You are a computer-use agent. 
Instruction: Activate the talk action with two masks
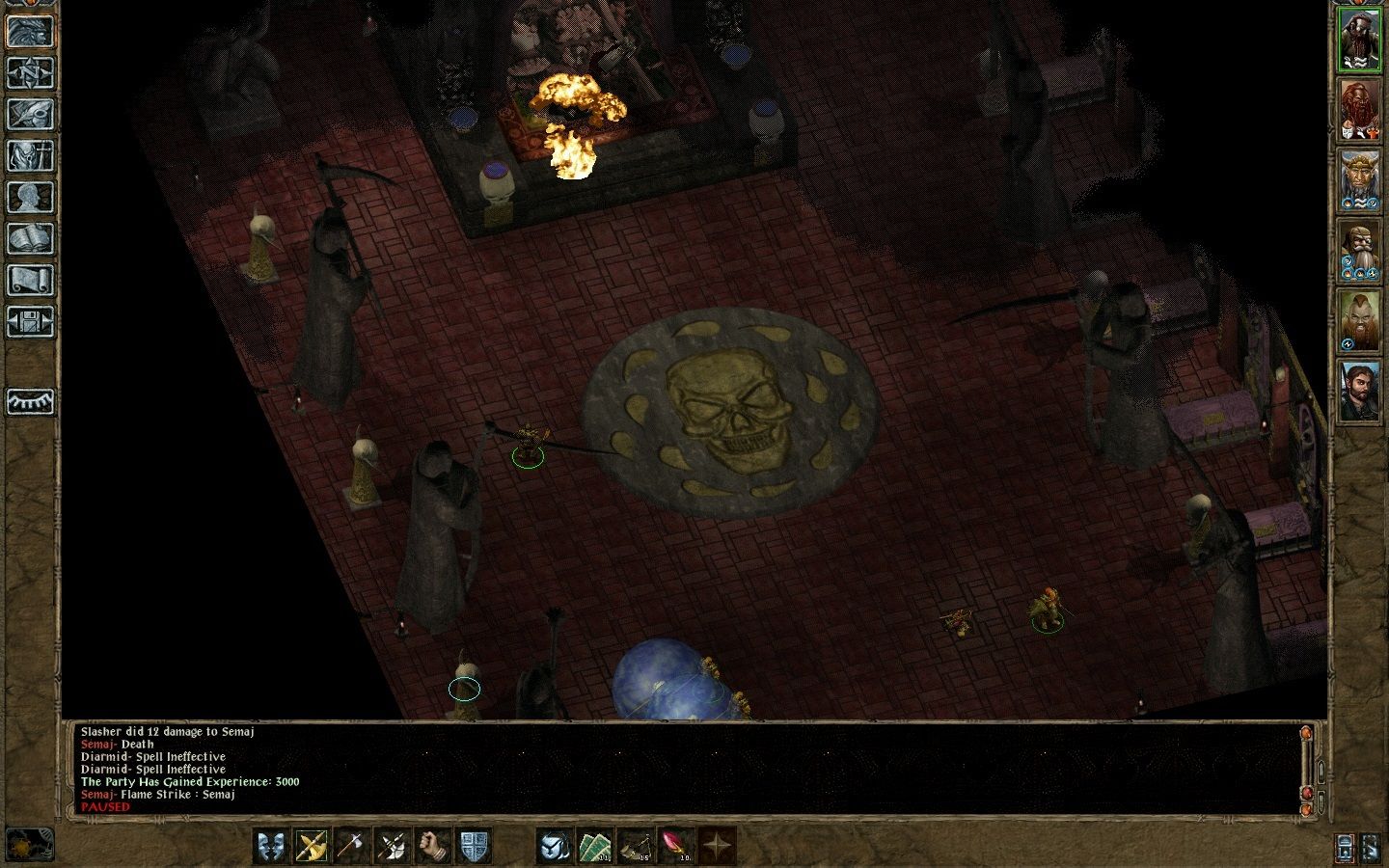272,846
